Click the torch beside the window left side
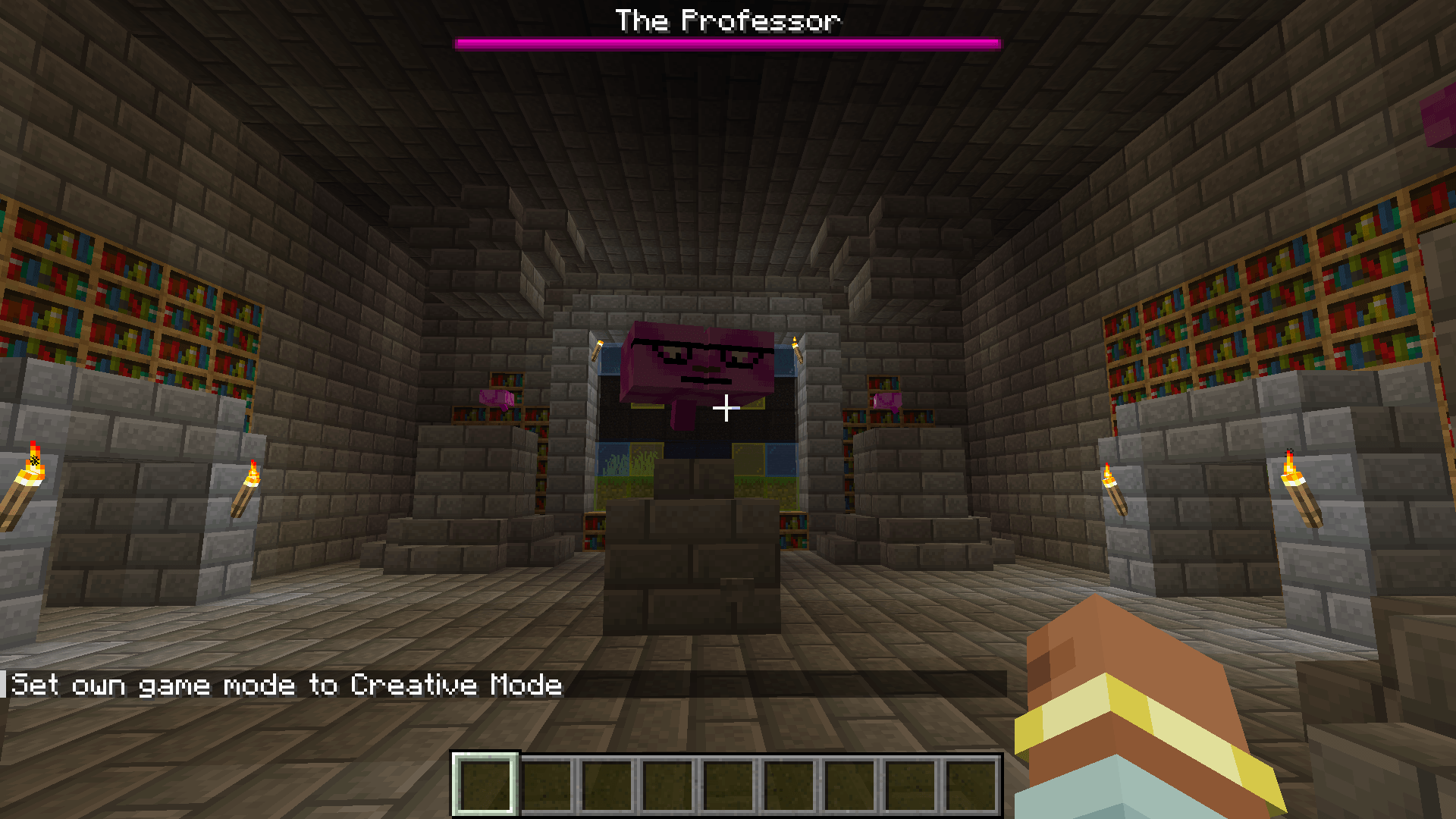Screen dimensions: 1456x819 [x=597, y=349]
